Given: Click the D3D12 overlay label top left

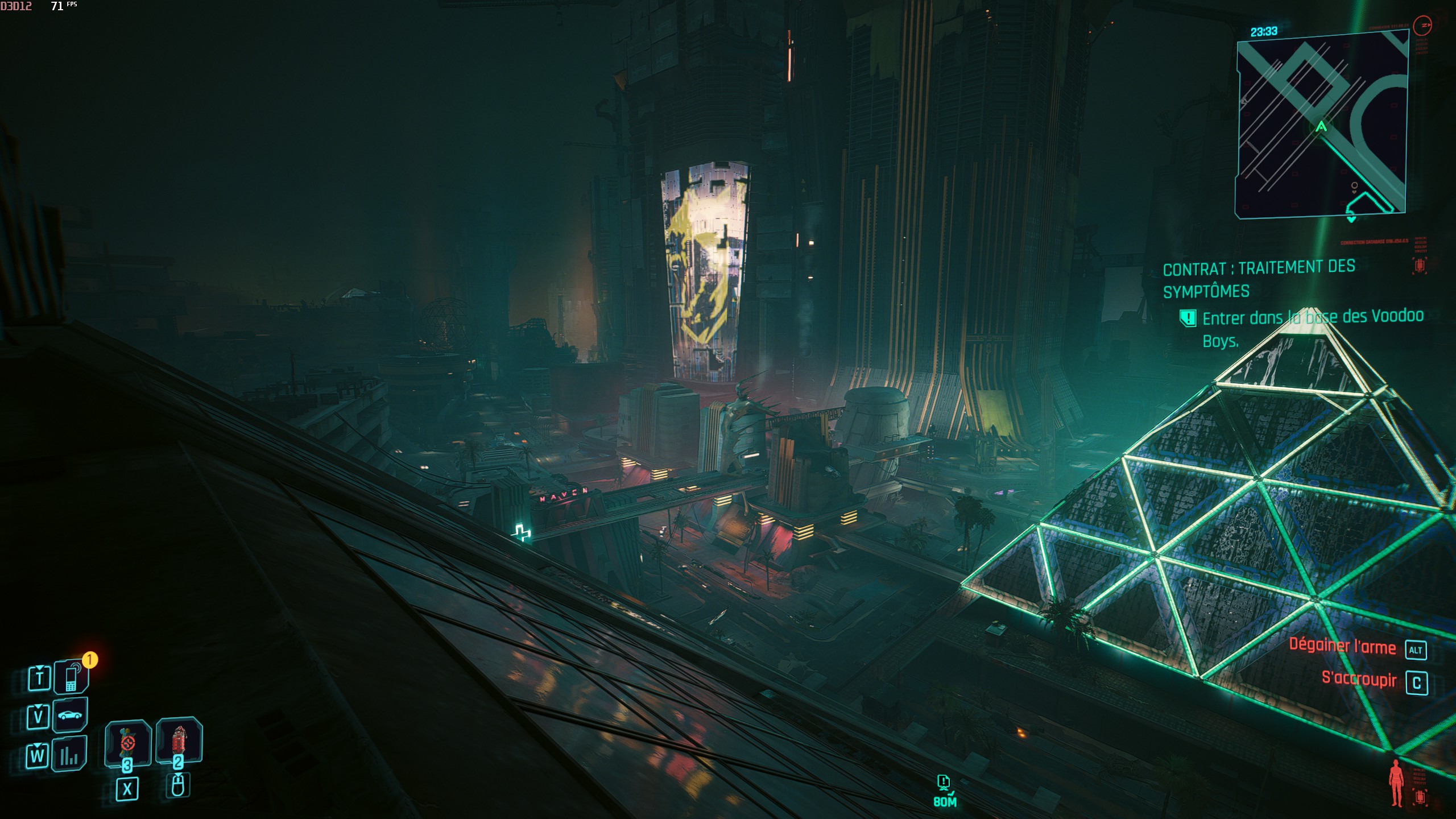Looking at the screenshot, I should (x=16, y=6).
